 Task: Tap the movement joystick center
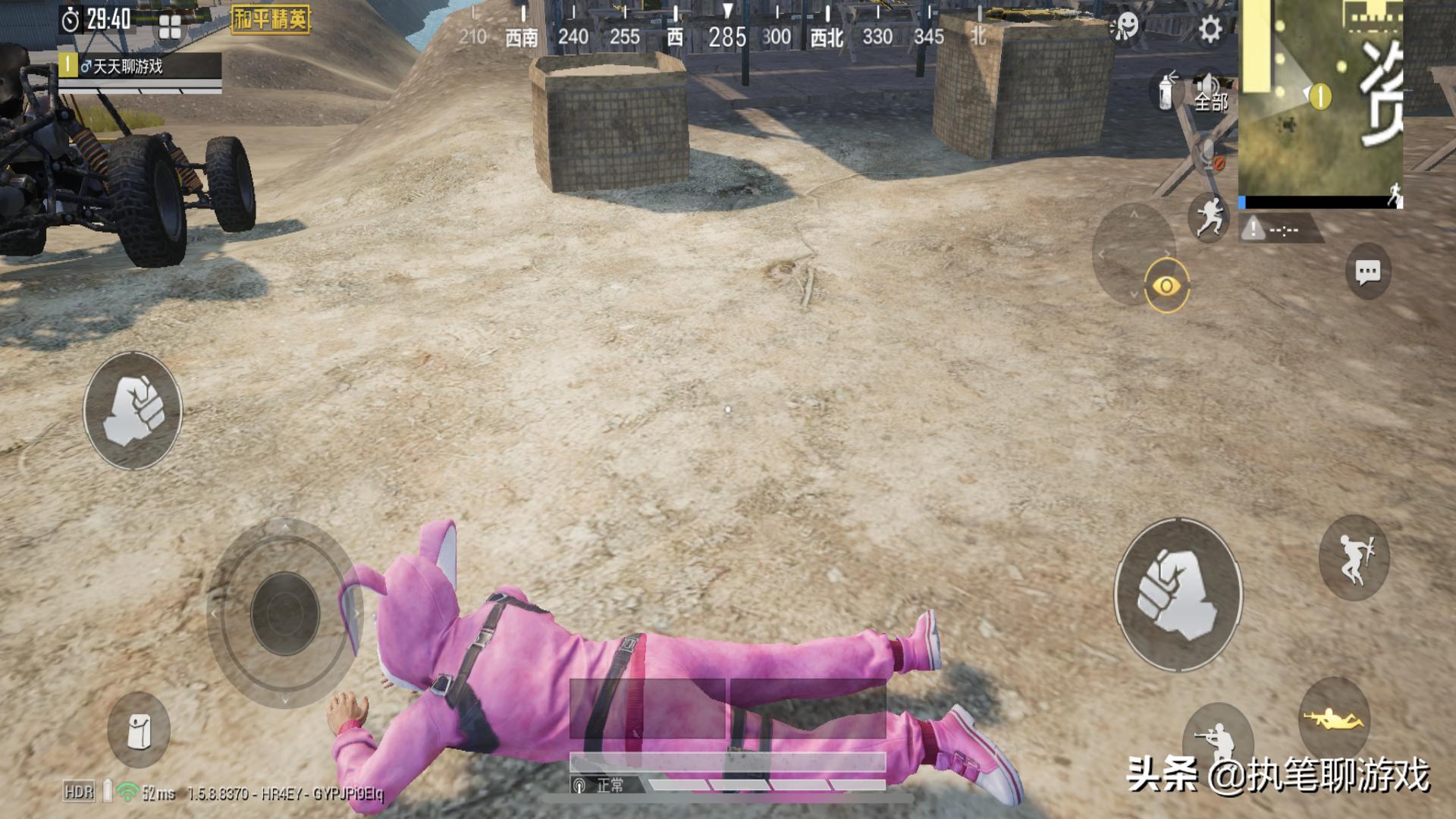tap(285, 613)
